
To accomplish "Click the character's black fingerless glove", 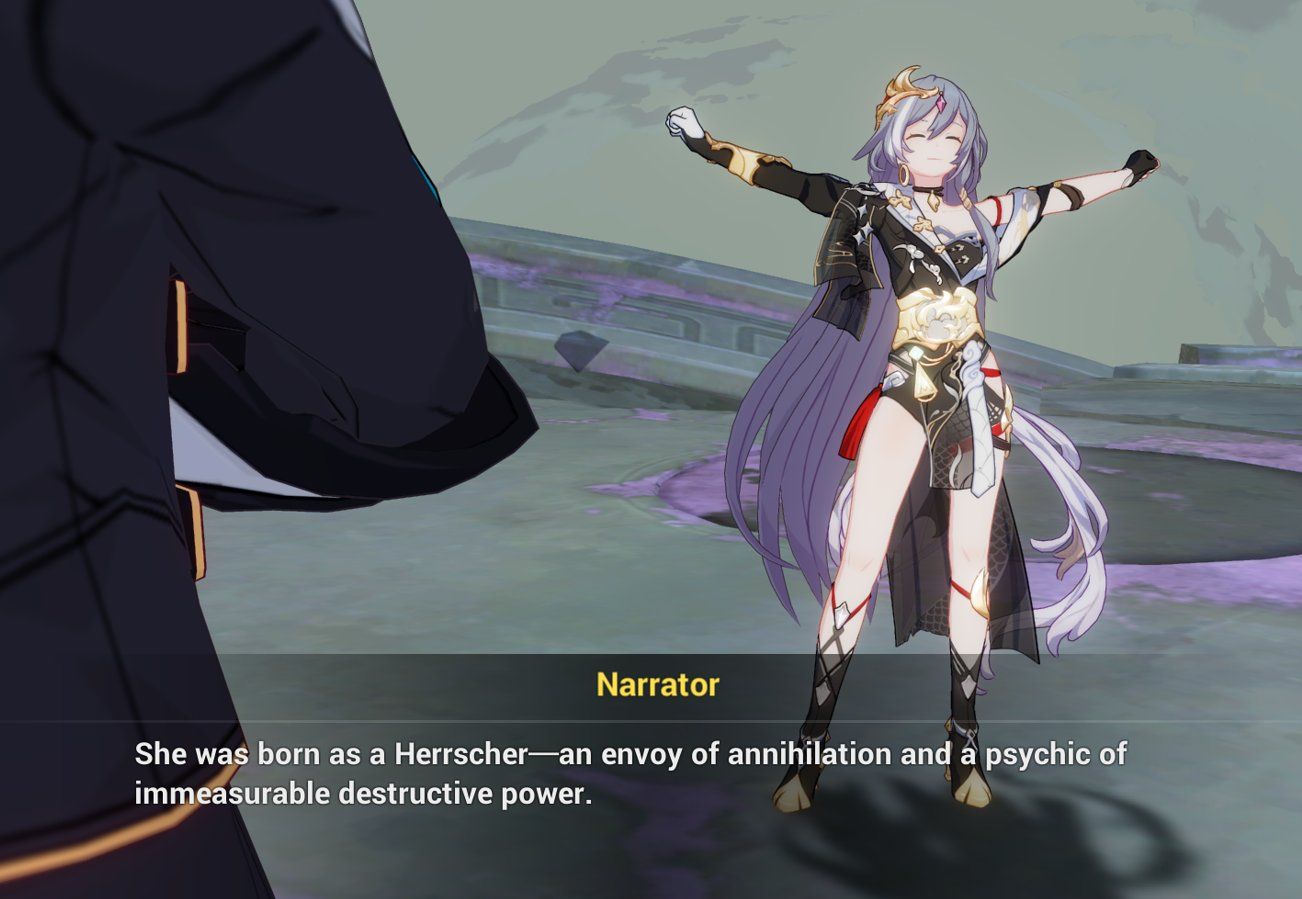I will 1140,165.
